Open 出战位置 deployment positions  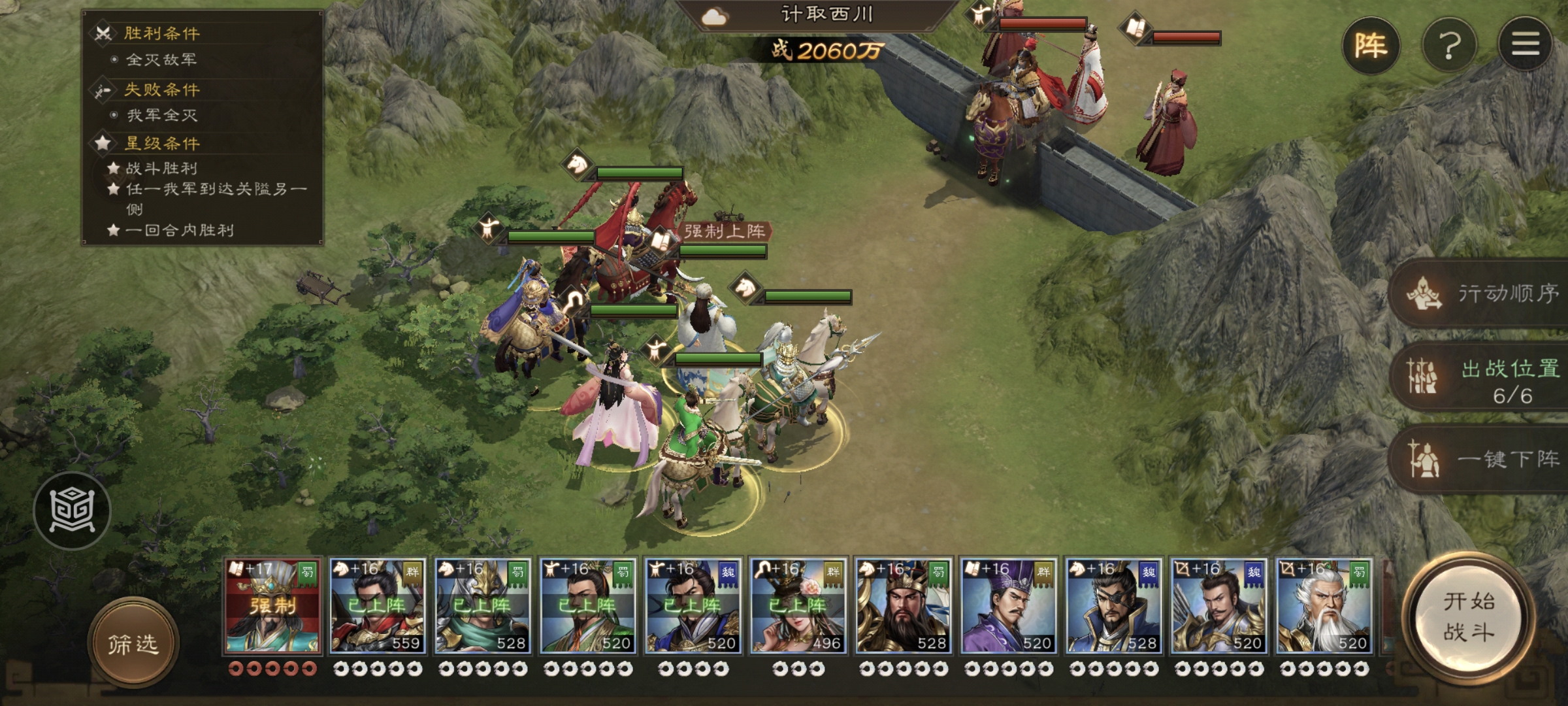1483,377
